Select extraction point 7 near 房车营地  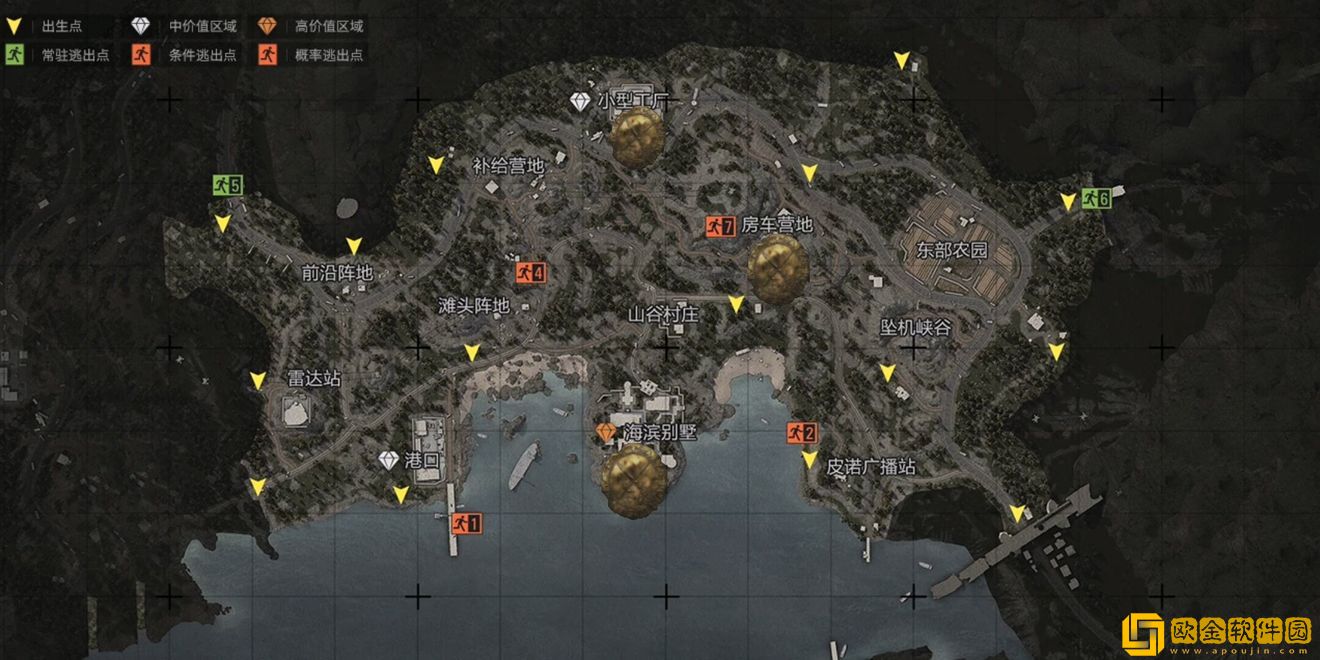(720, 226)
